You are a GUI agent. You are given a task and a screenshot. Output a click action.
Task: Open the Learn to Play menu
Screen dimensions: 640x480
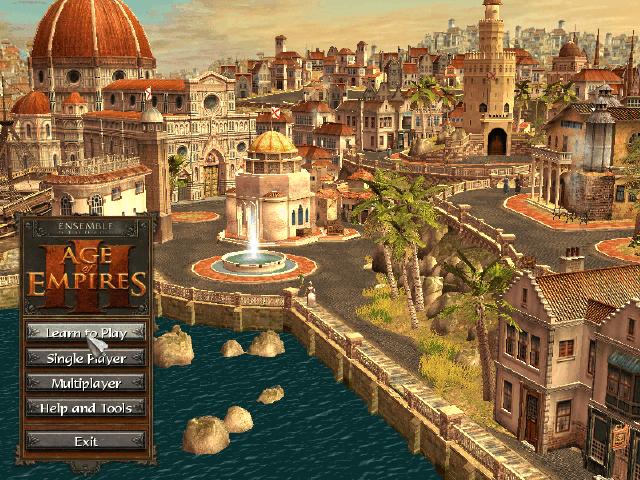85,332
